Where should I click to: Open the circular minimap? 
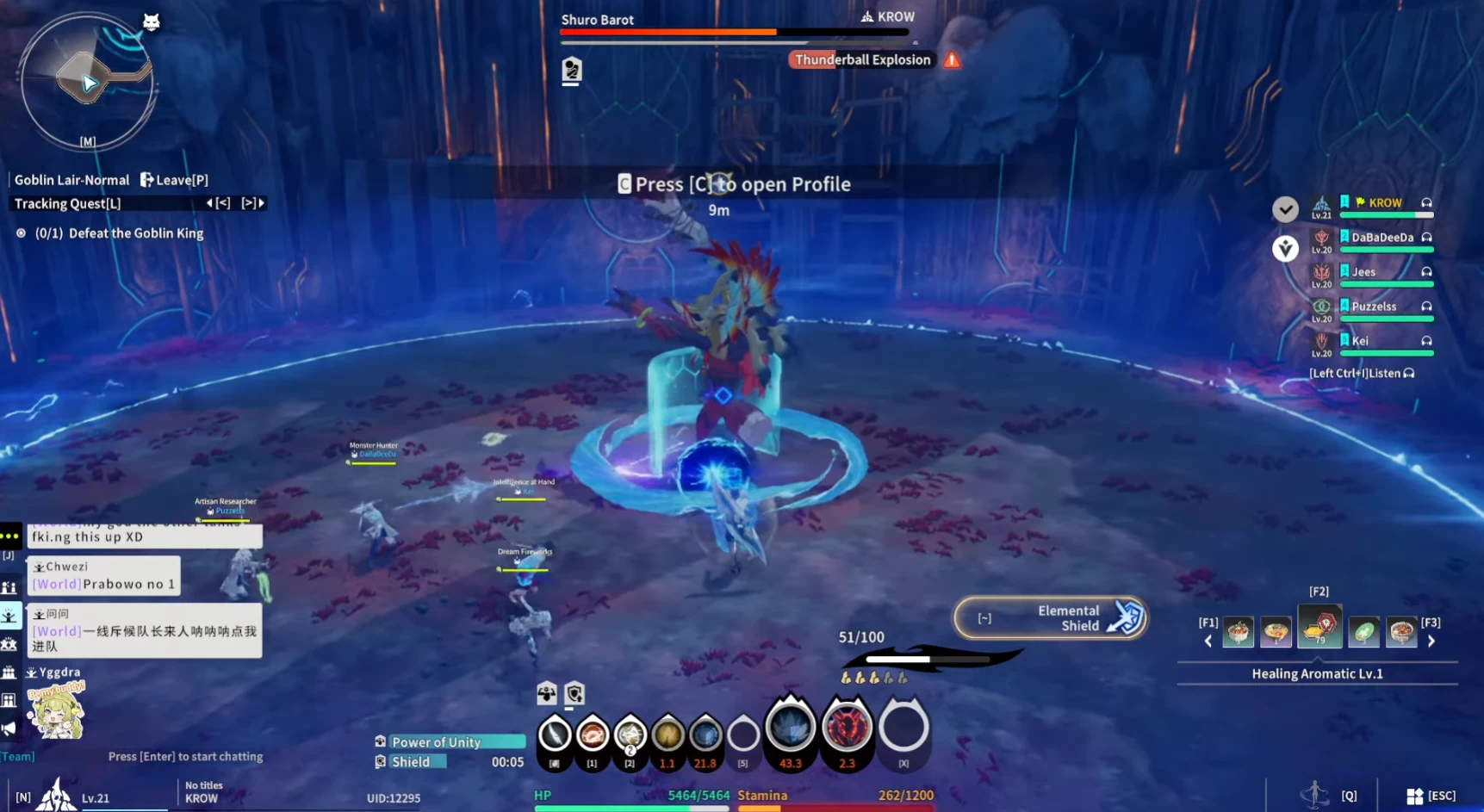coord(87,82)
